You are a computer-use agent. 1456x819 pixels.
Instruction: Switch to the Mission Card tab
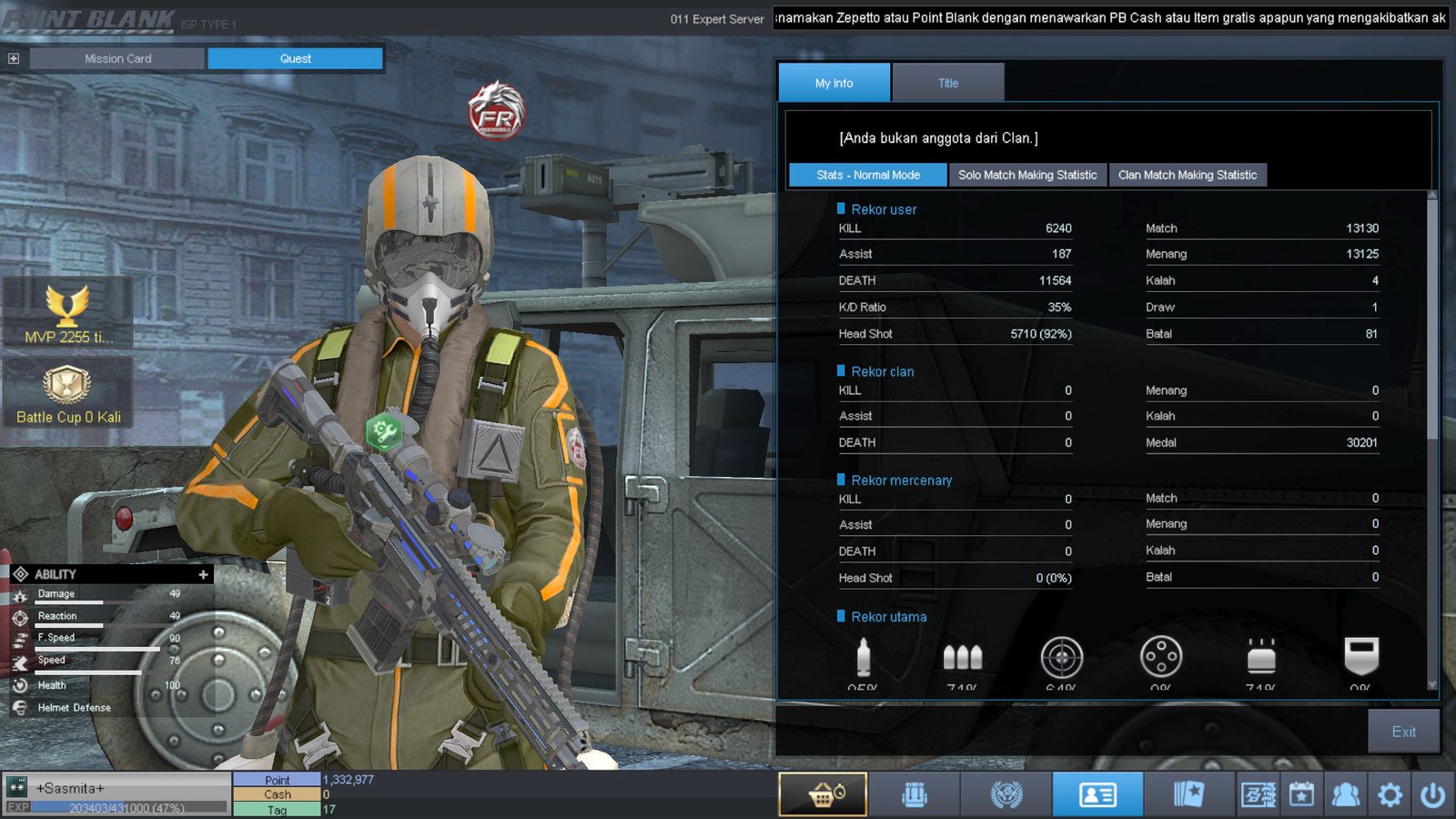coord(117,58)
